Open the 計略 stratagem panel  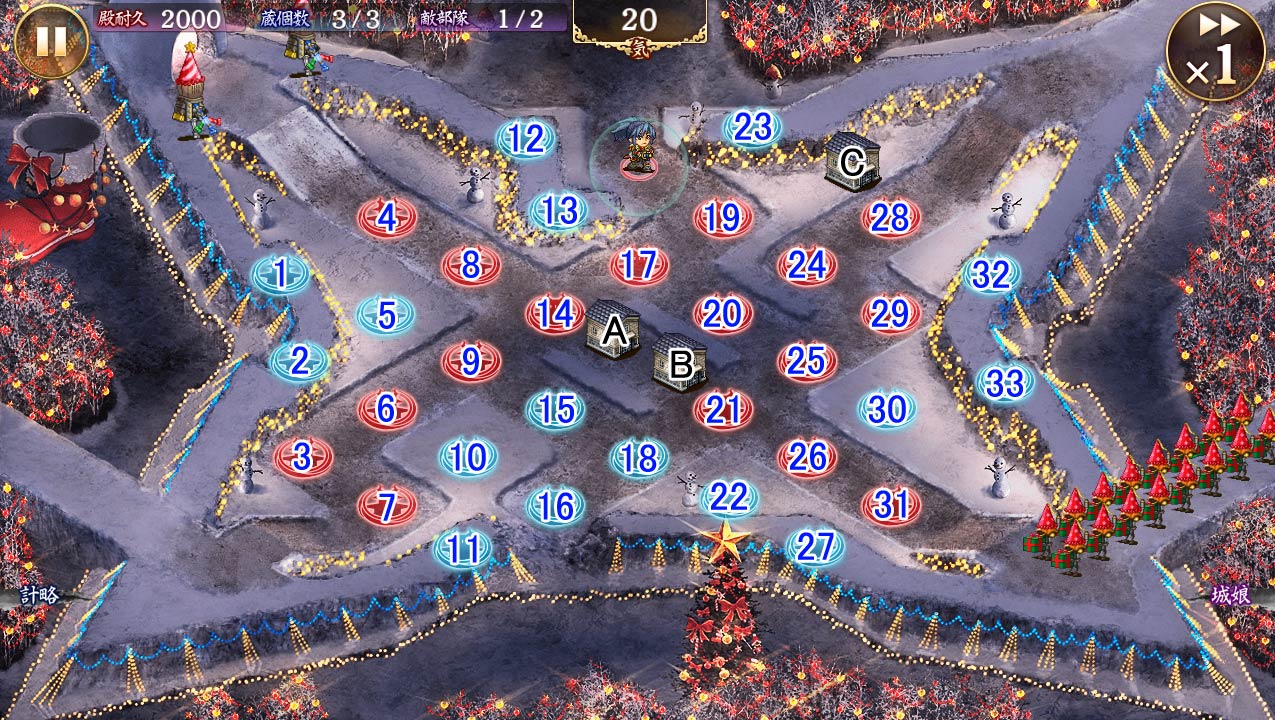pos(38,594)
